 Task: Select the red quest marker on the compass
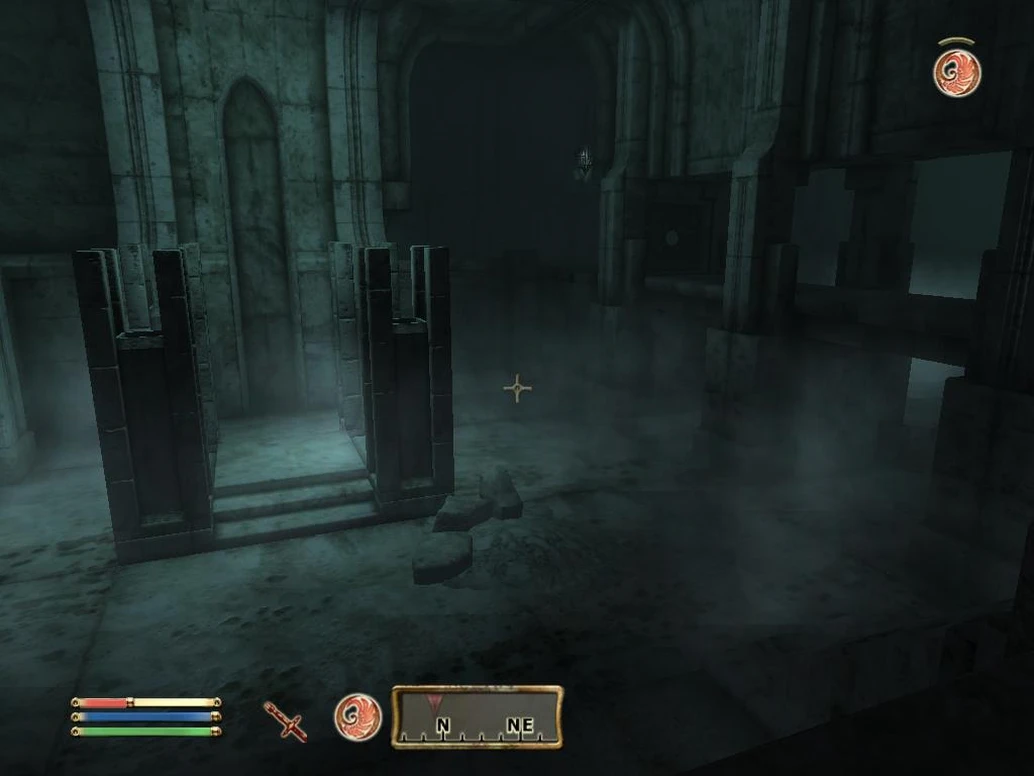click(x=433, y=701)
